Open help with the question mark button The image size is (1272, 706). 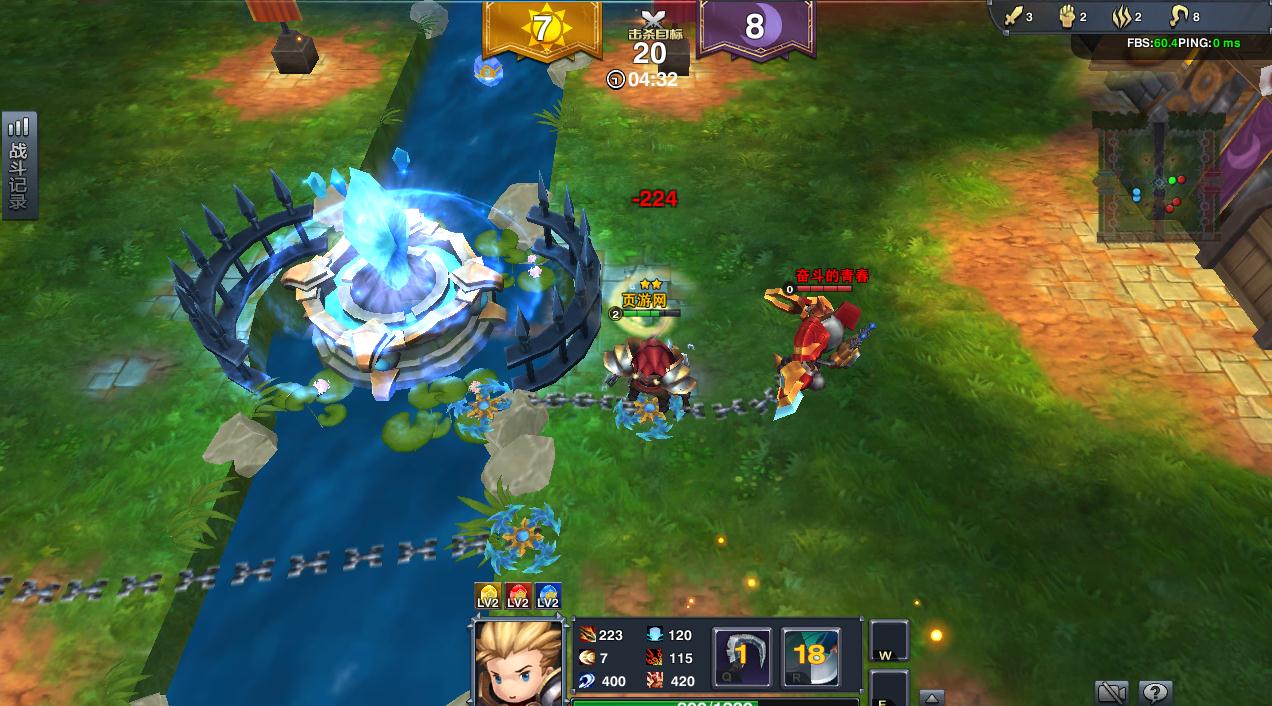pyautogui.click(x=1155, y=692)
